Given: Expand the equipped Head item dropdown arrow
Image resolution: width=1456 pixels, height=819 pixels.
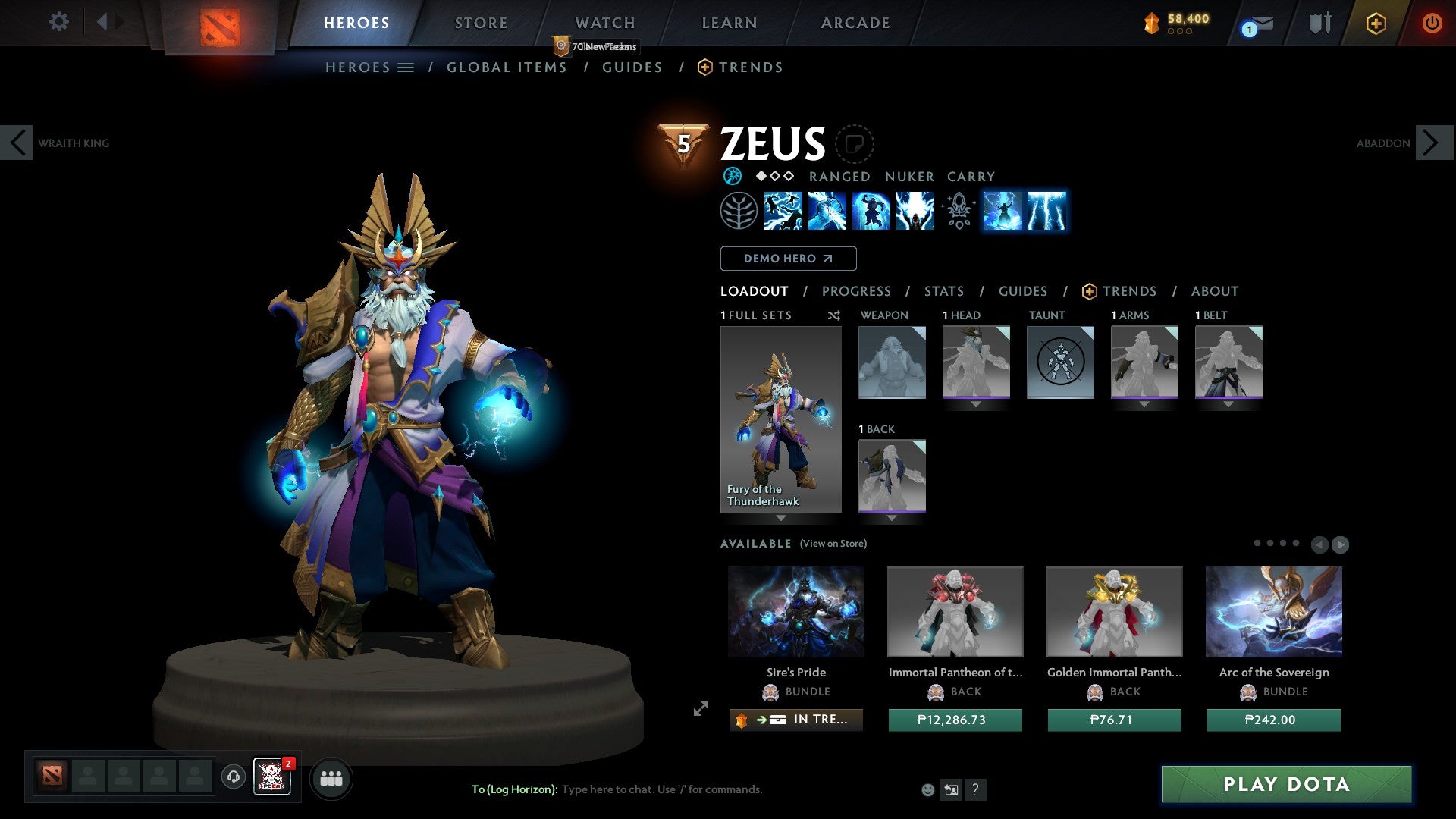Looking at the screenshot, I should pyautogui.click(x=976, y=405).
